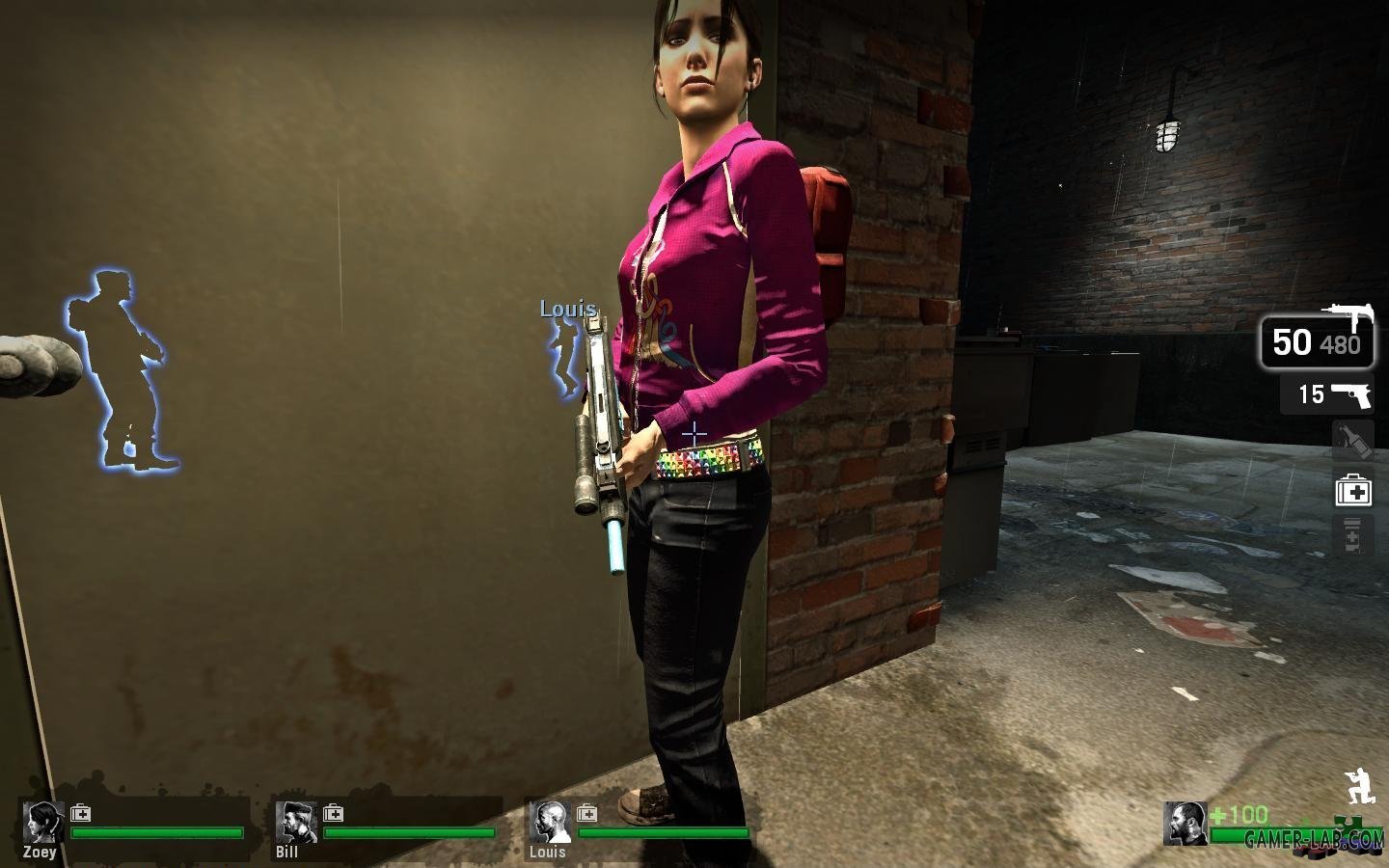
Task: Click the crouching stance indicator icon
Action: (1358, 785)
